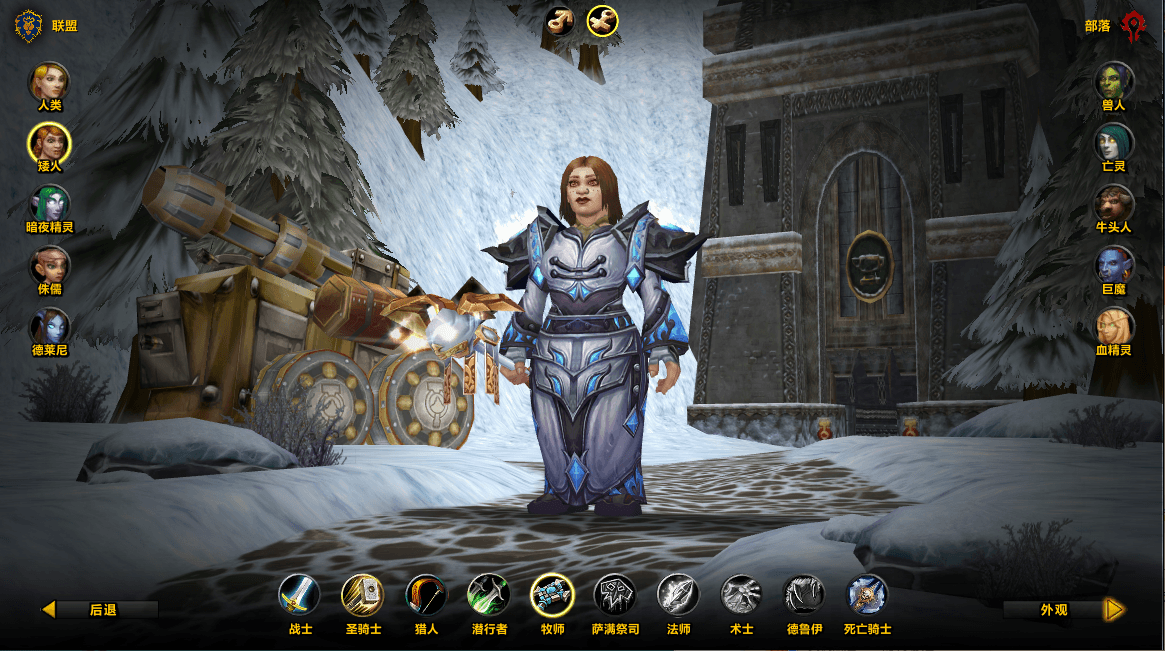This screenshot has width=1165, height=651.
Task: Choose the Tauren race (牛头人)
Action: (x=1114, y=204)
